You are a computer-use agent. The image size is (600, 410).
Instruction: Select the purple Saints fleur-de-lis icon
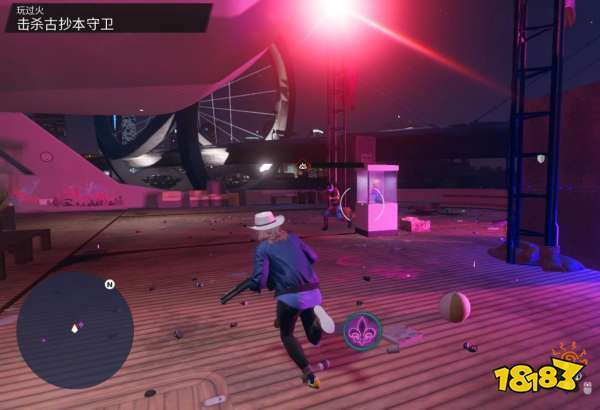pos(361,331)
